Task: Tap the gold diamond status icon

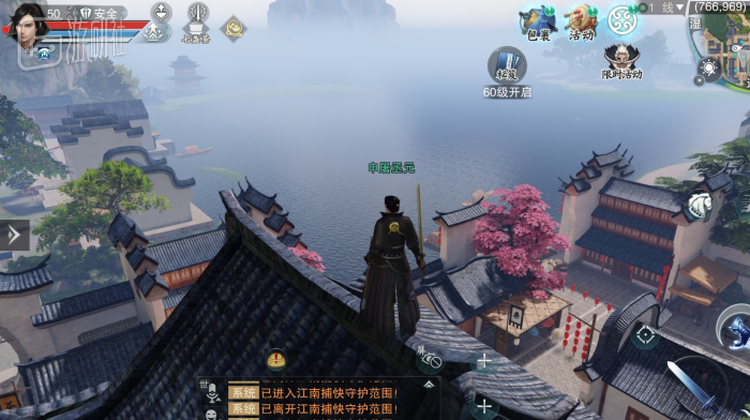Action: pos(234,26)
